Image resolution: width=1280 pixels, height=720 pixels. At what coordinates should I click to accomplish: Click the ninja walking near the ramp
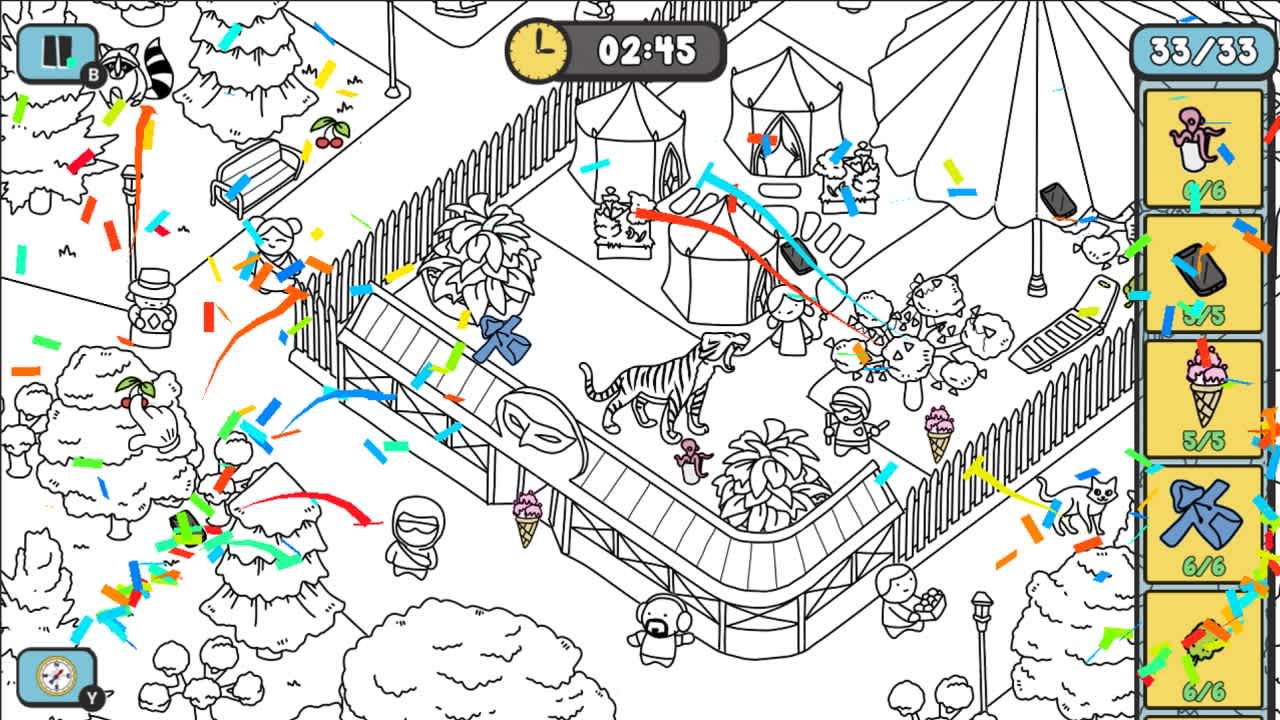tap(415, 535)
